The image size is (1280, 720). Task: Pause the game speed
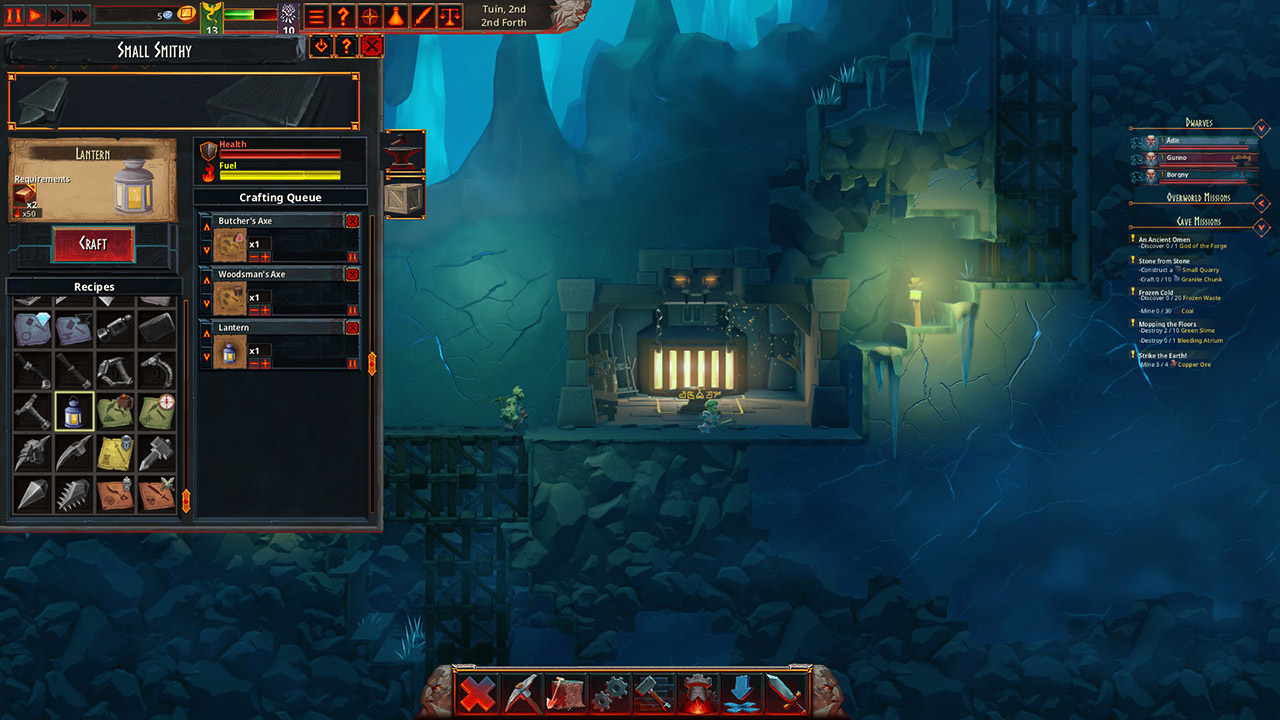click(15, 15)
